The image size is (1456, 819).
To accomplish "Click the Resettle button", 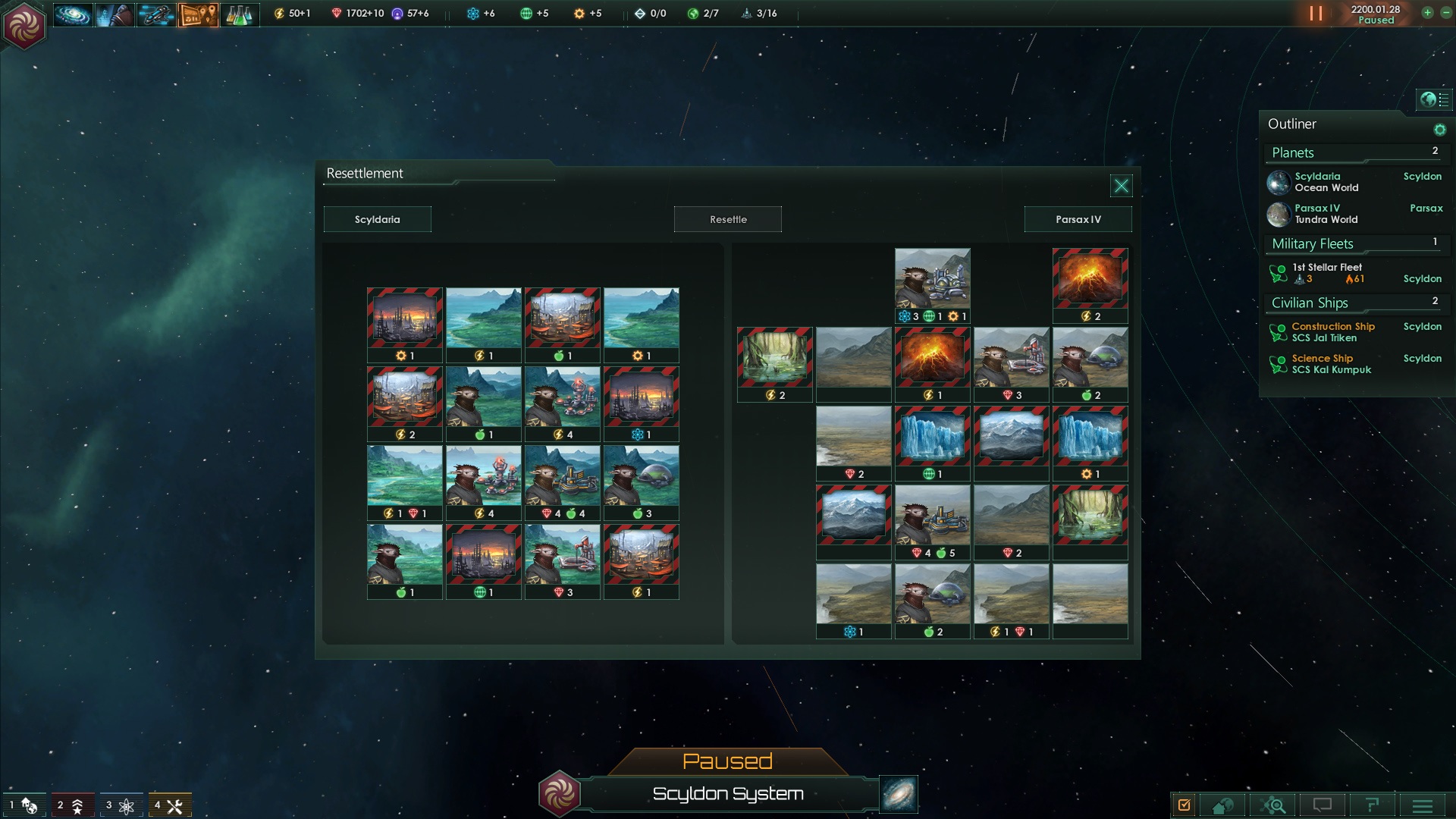I will (x=728, y=219).
